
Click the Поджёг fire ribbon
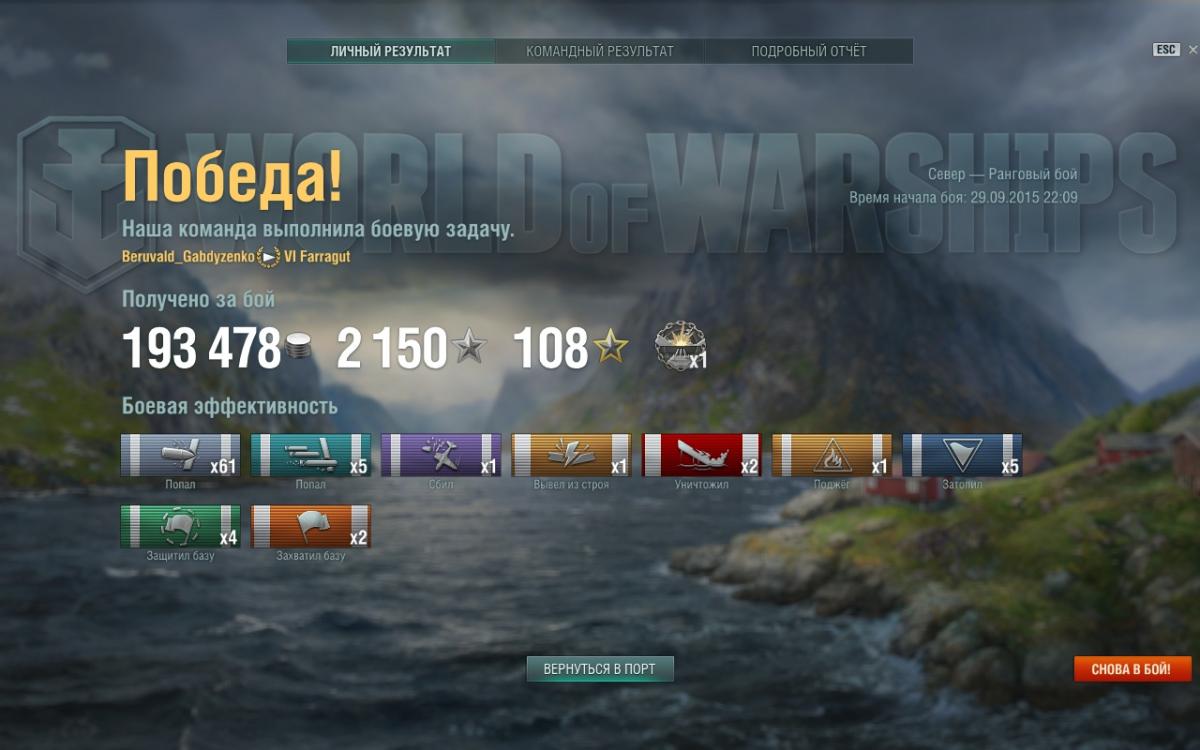831,455
